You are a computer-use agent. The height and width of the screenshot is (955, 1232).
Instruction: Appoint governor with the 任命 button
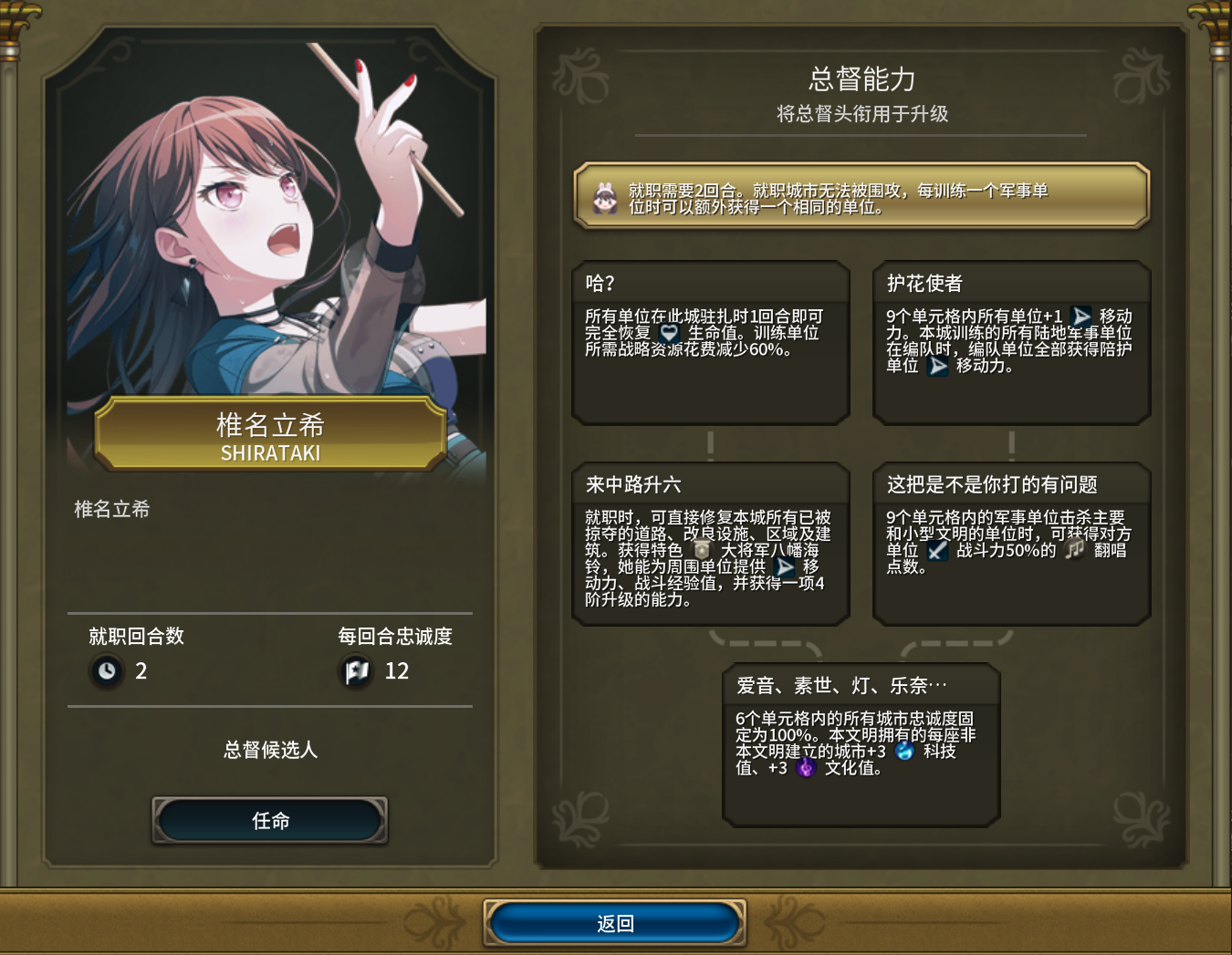(x=270, y=820)
